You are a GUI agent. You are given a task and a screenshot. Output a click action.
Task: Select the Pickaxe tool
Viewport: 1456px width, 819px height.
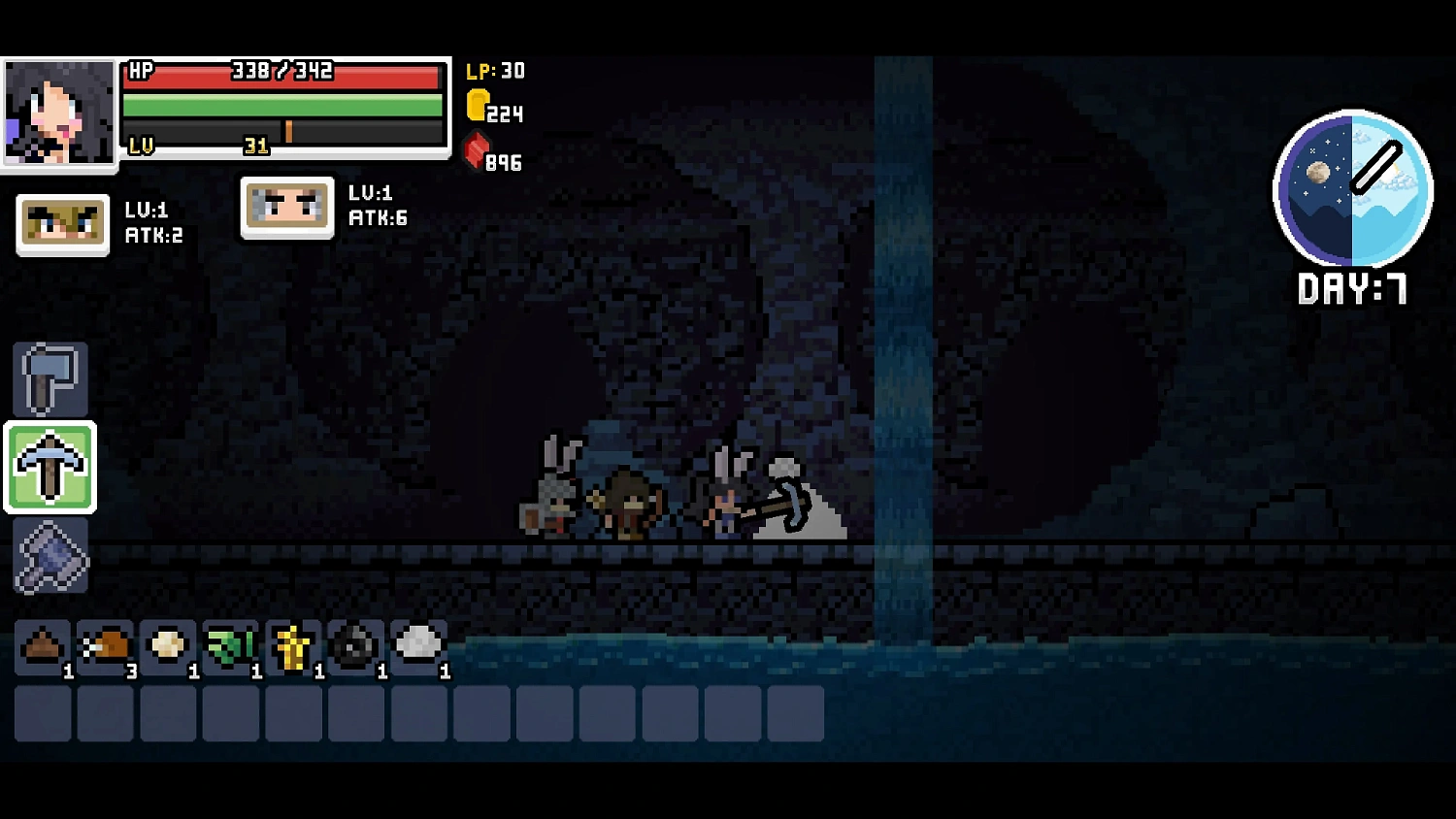[x=50, y=469]
